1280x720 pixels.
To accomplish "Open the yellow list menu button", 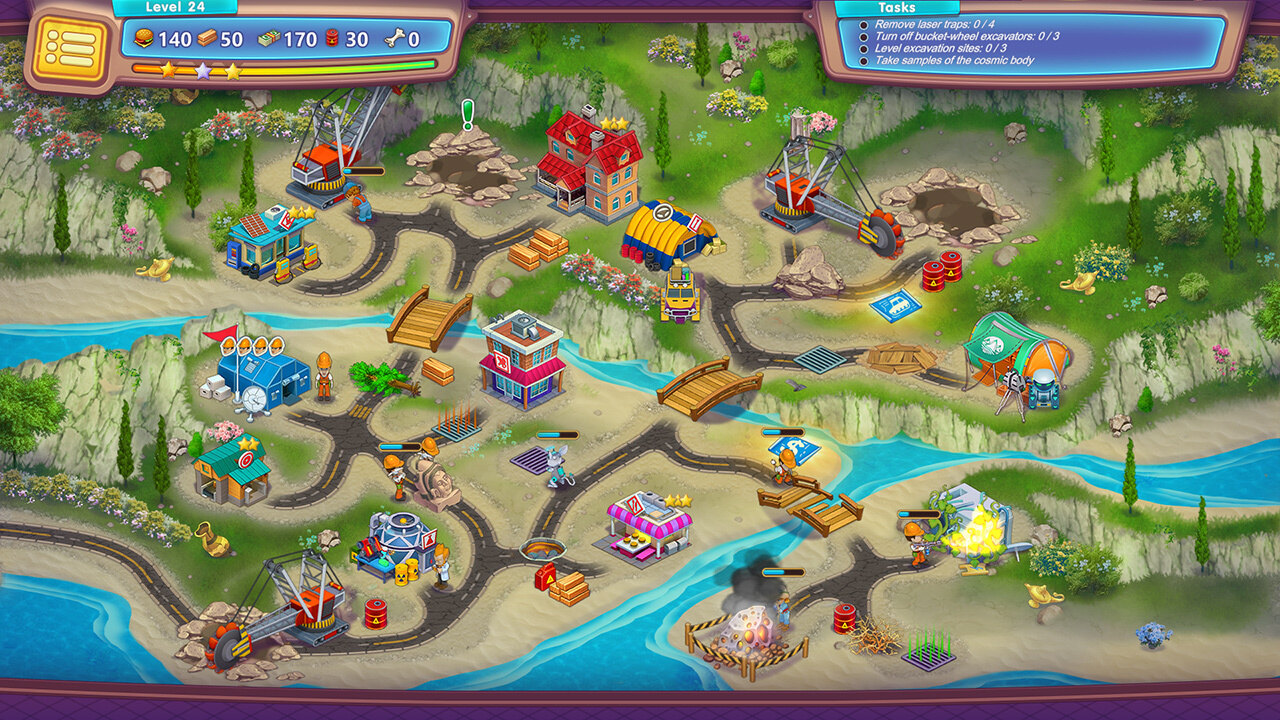I will (69, 47).
